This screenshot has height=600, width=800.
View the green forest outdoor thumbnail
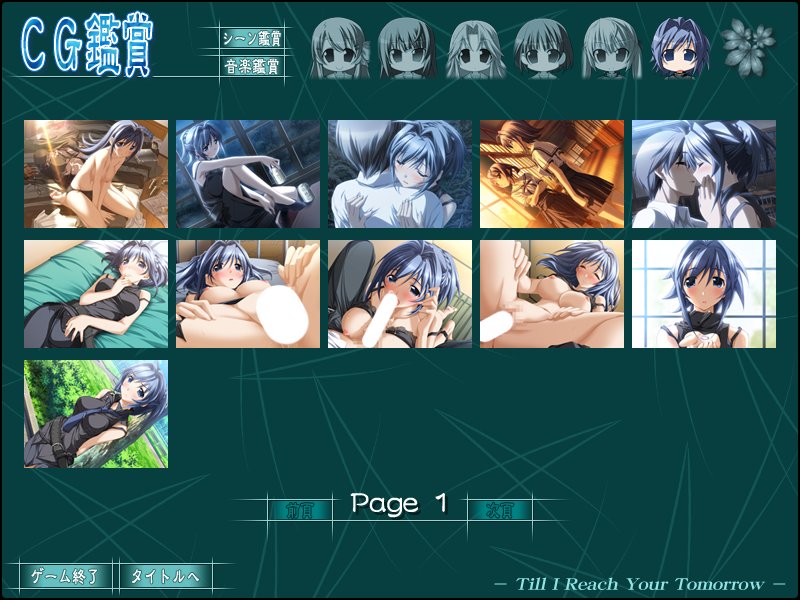click(x=96, y=414)
